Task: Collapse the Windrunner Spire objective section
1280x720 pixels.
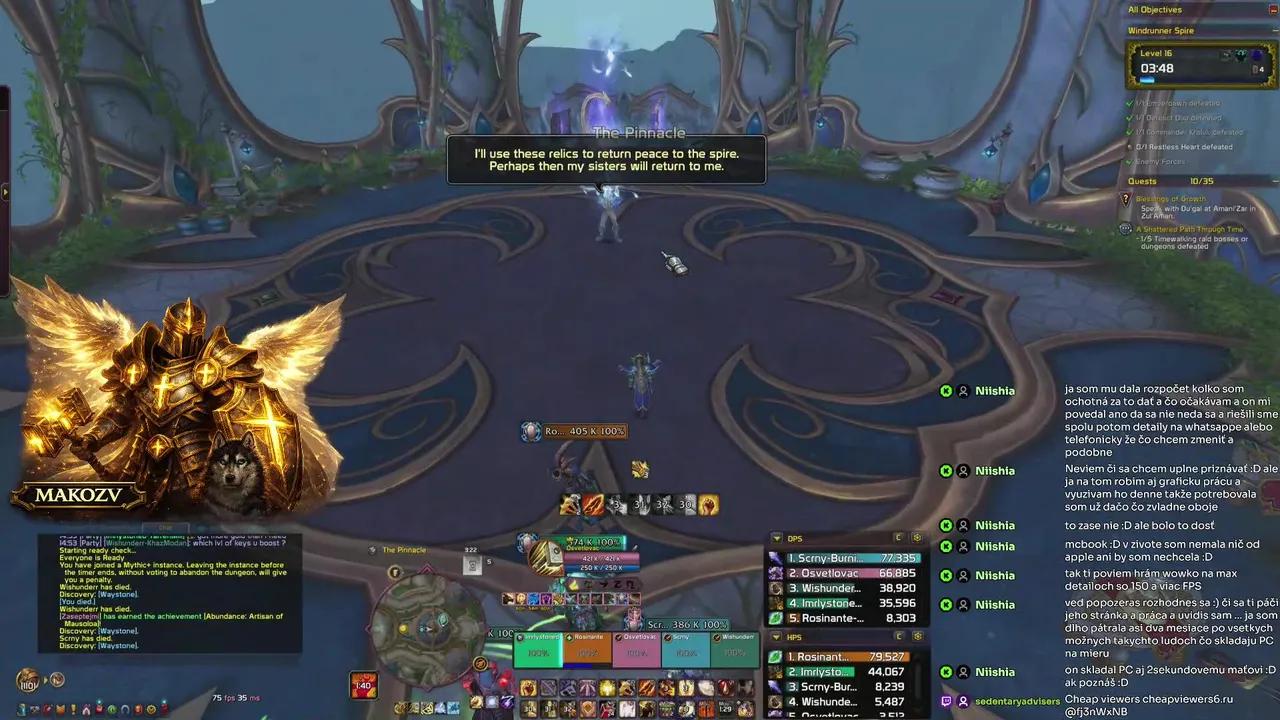Action: click(x=1272, y=30)
